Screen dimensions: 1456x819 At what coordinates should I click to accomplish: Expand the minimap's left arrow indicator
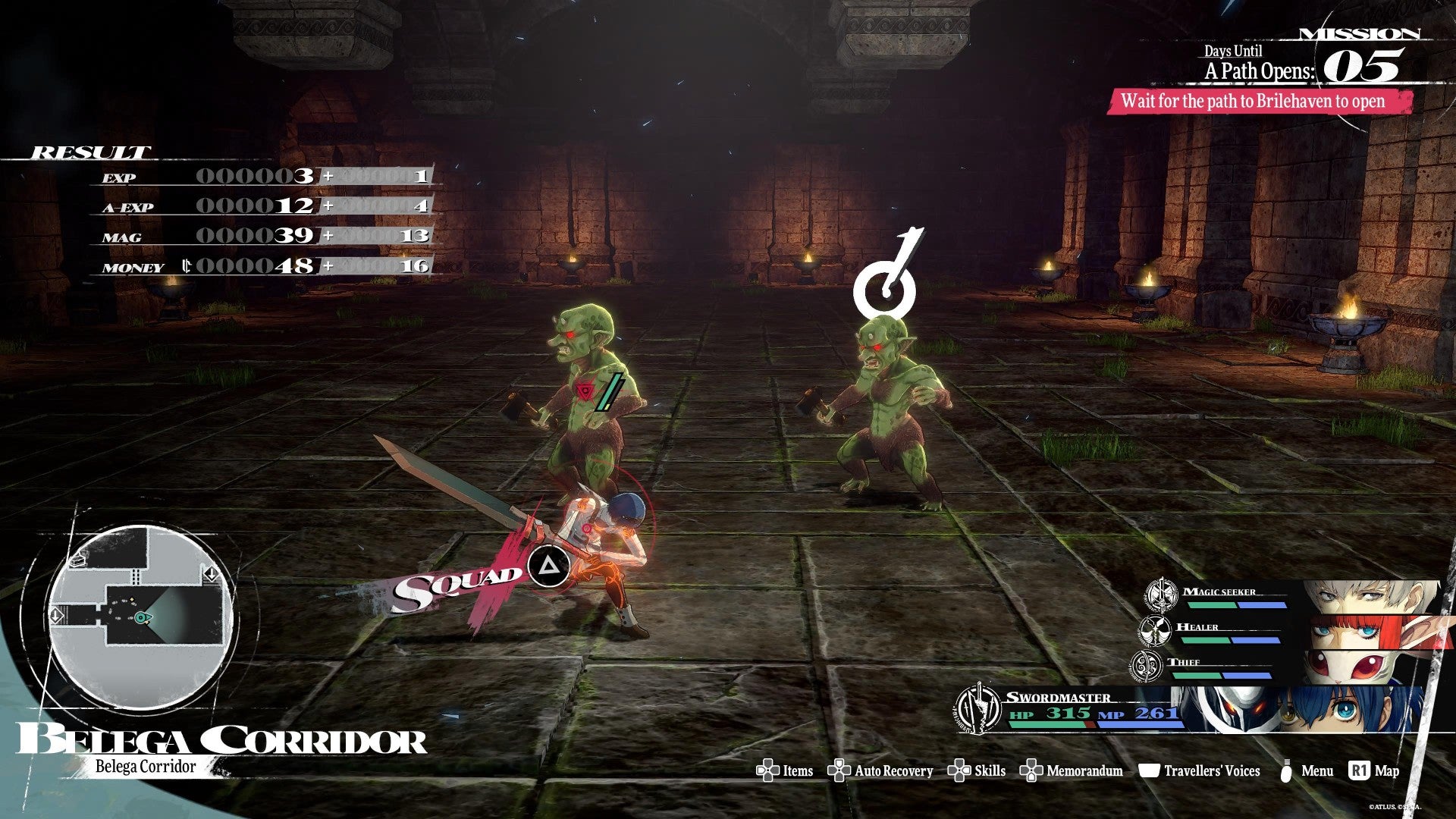click(x=56, y=614)
